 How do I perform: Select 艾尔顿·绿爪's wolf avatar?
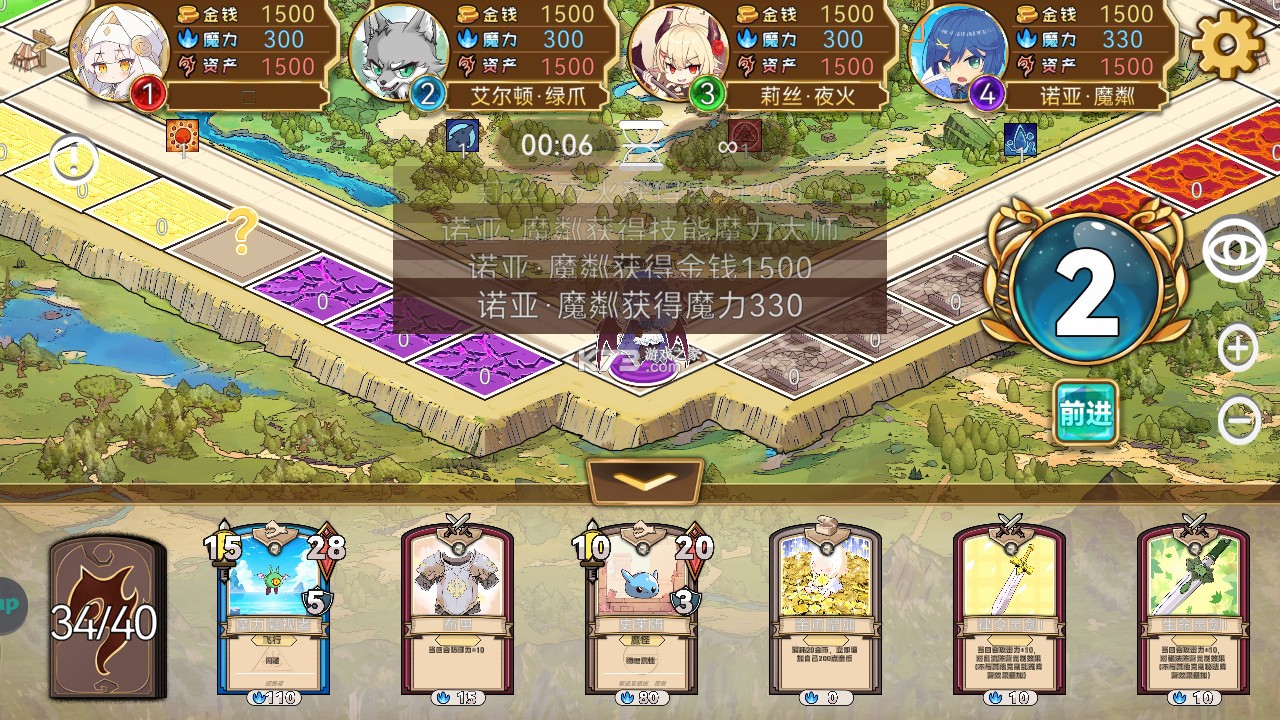coord(399,51)
